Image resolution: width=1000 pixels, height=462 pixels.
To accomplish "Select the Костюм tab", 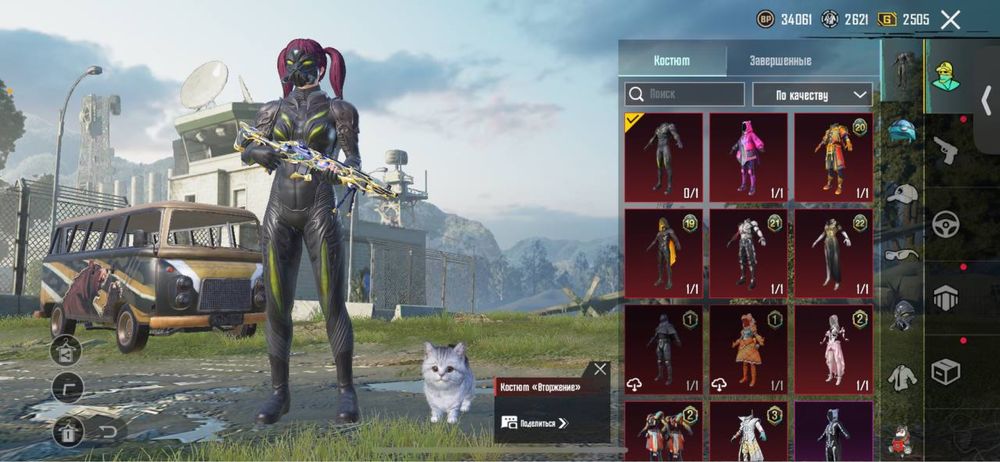I will 671,60.
